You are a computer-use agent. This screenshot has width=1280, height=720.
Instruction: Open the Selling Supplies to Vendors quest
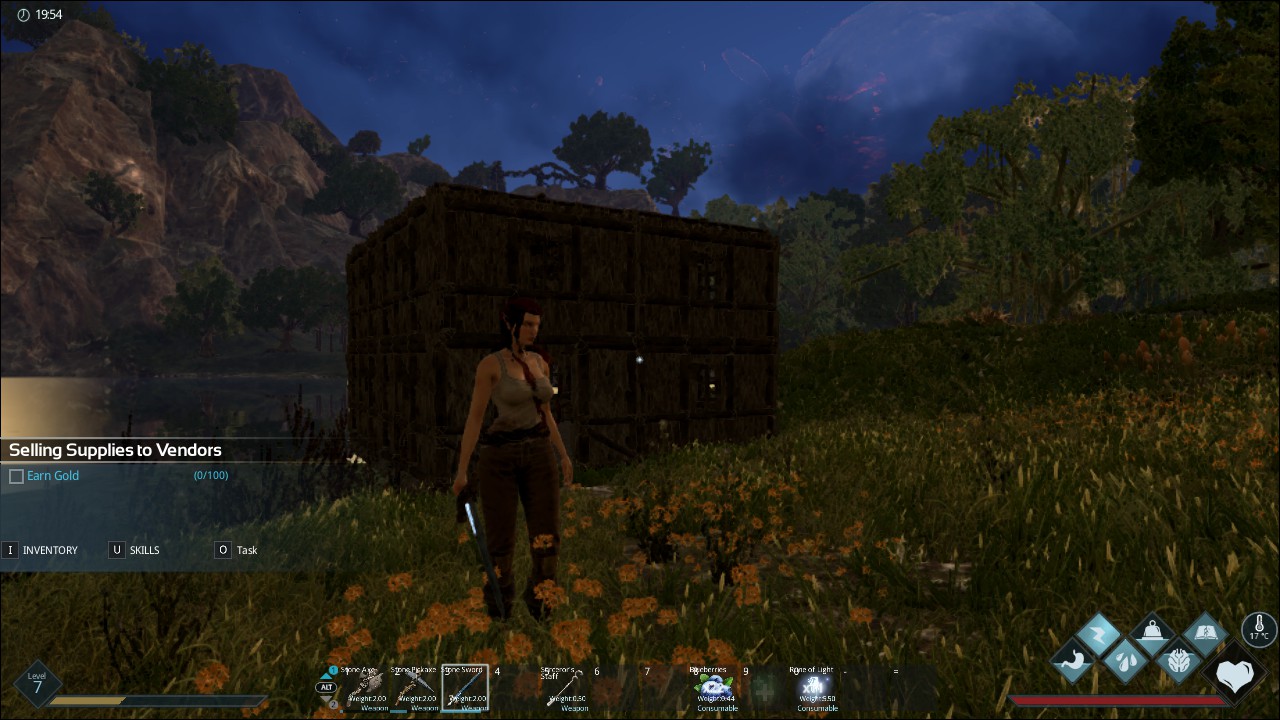click(115, 450)
